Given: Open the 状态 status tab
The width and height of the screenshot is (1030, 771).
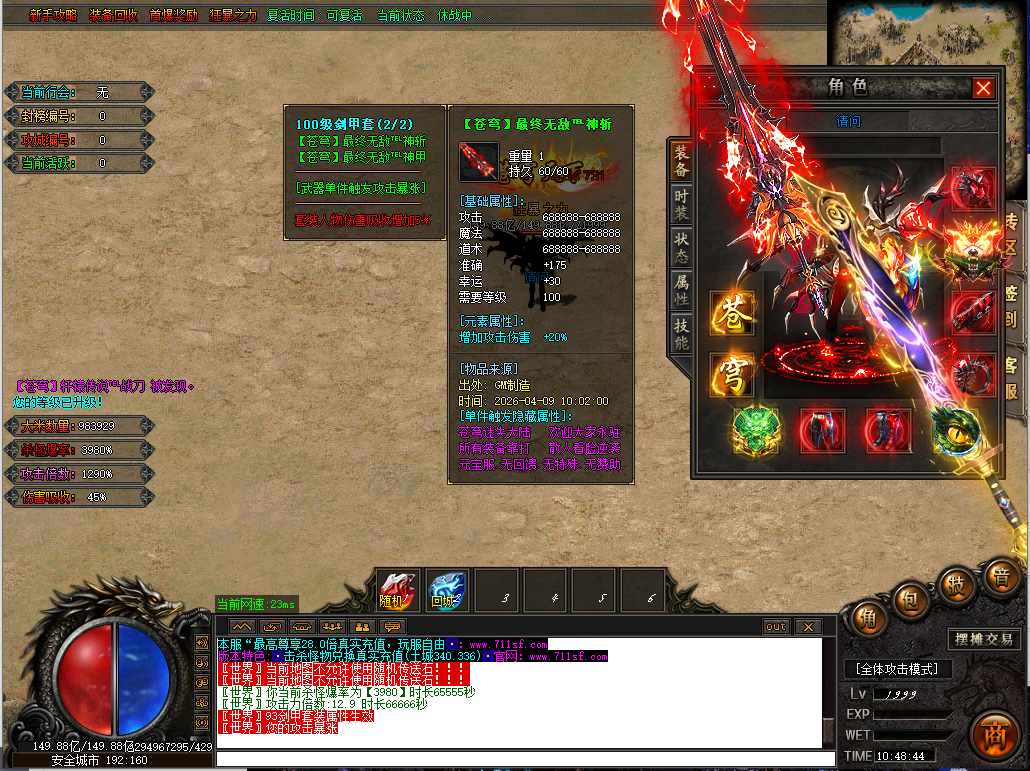Looking at the screenshot, I should (x=680, y=244).
